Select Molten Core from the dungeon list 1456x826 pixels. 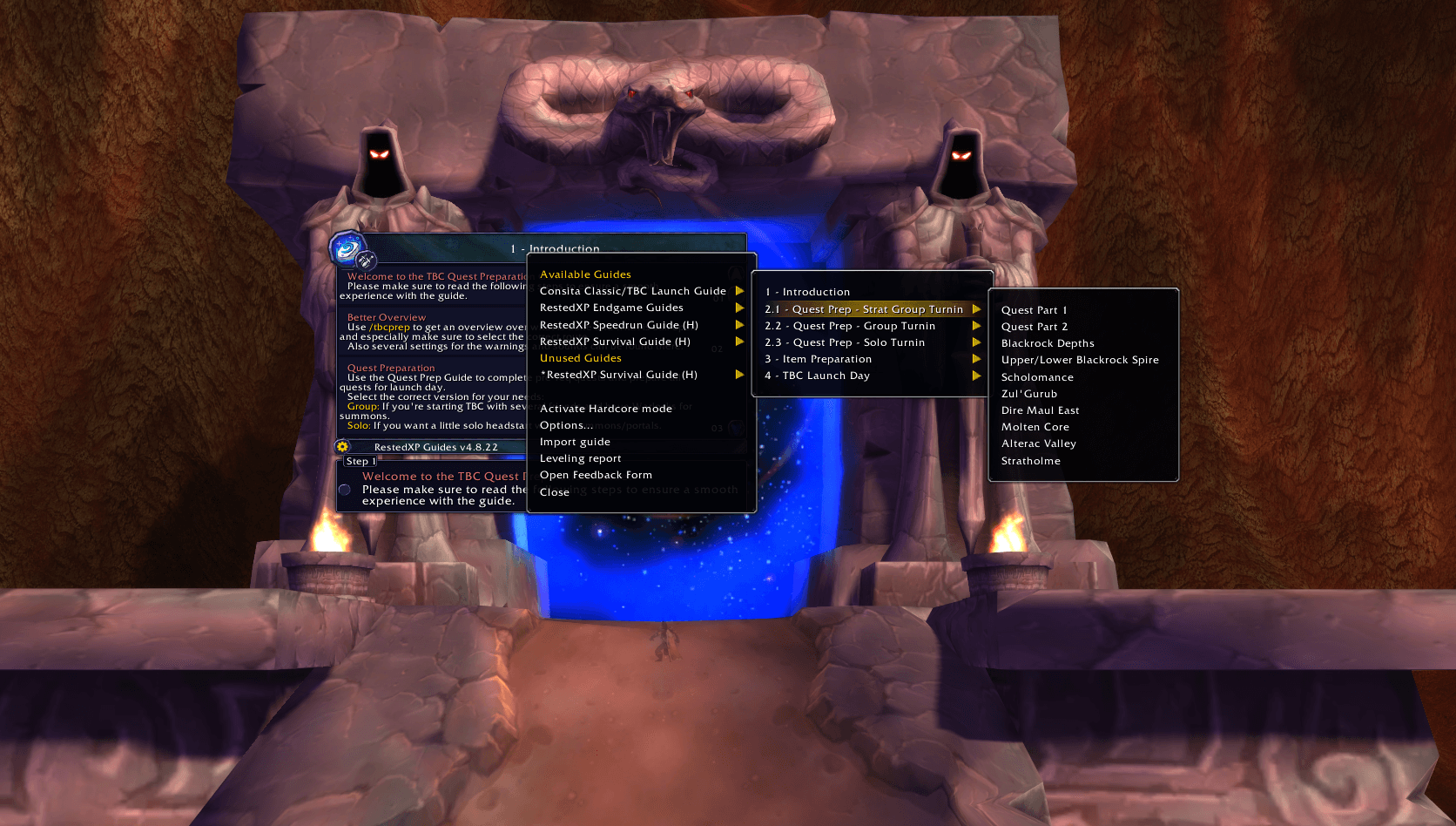pyautogui.click(x=1035, y=426)
